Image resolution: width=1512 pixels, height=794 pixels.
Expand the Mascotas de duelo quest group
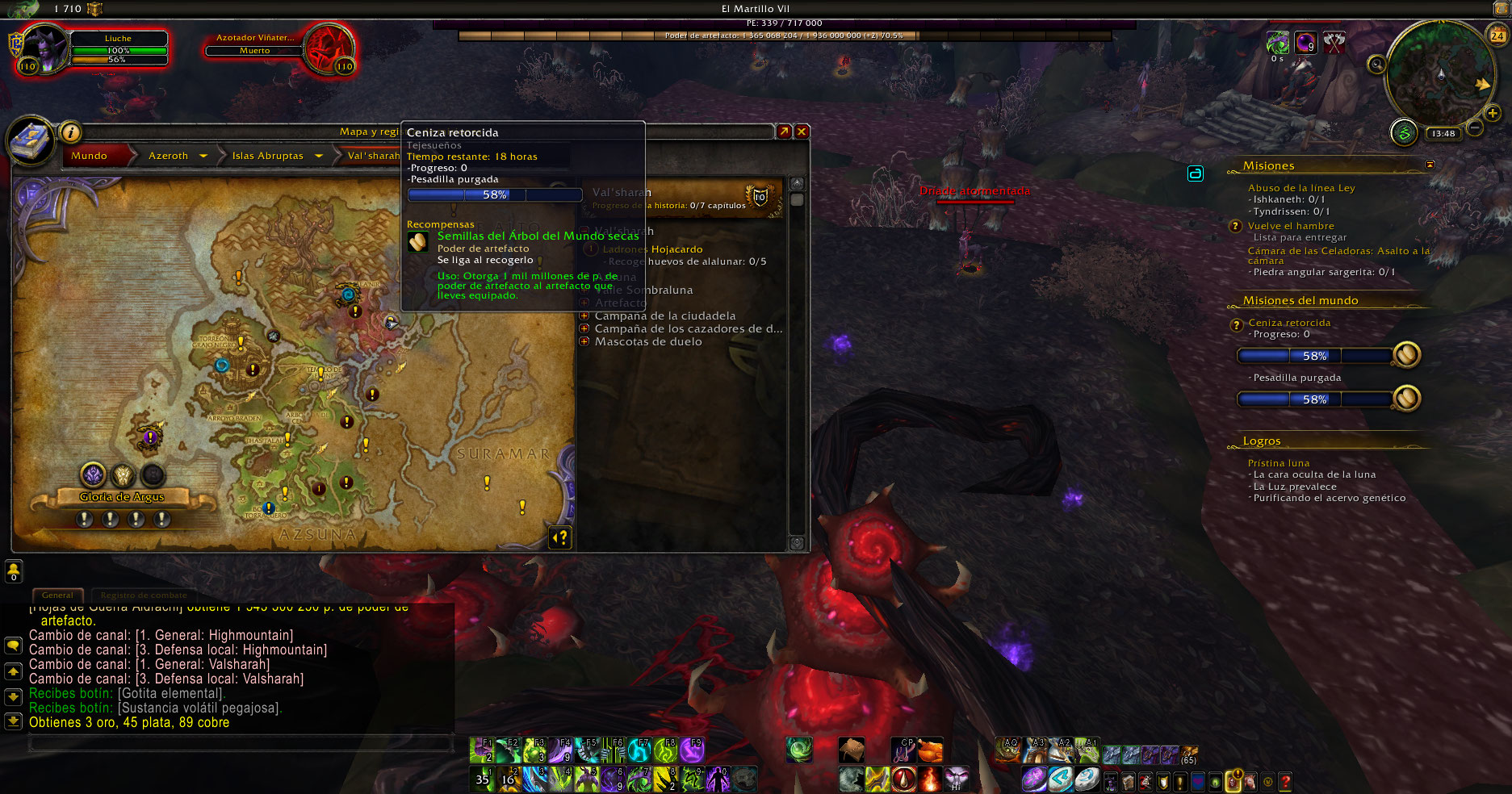pos(584,342)
